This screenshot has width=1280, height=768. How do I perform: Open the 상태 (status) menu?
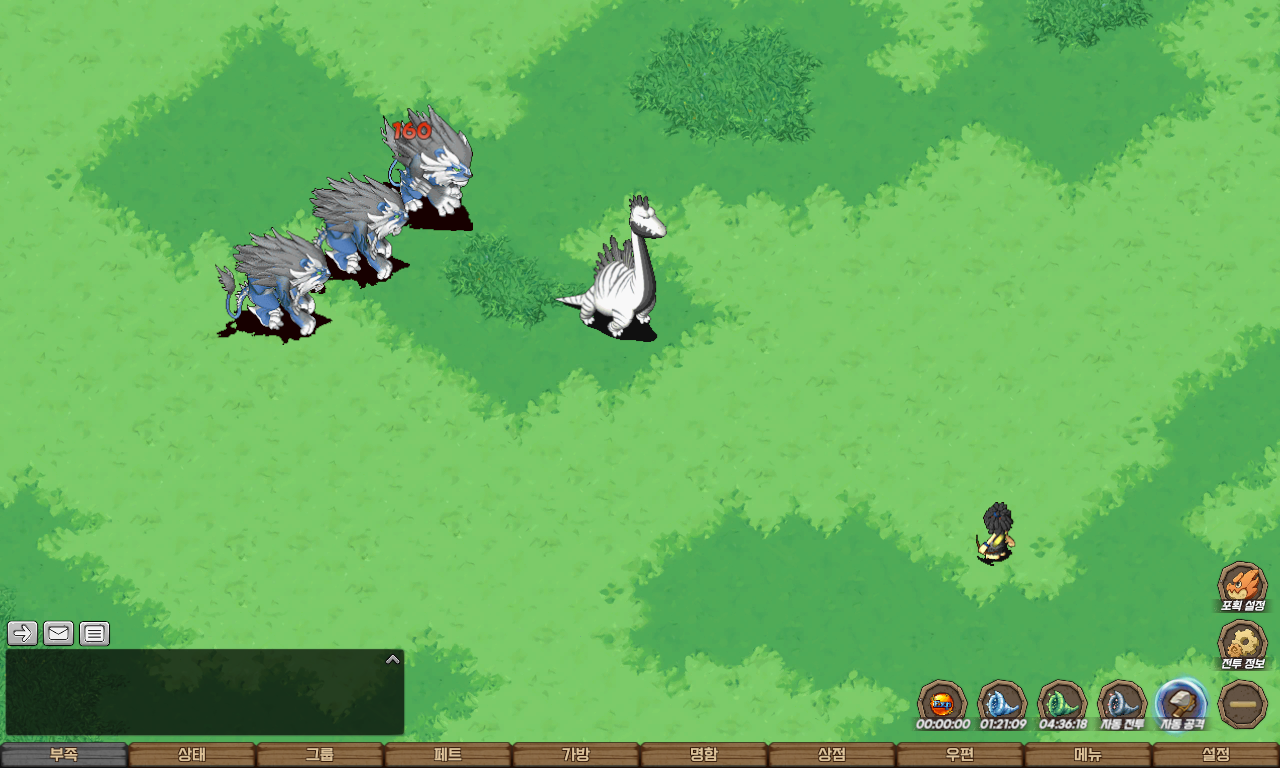point(192,755)
